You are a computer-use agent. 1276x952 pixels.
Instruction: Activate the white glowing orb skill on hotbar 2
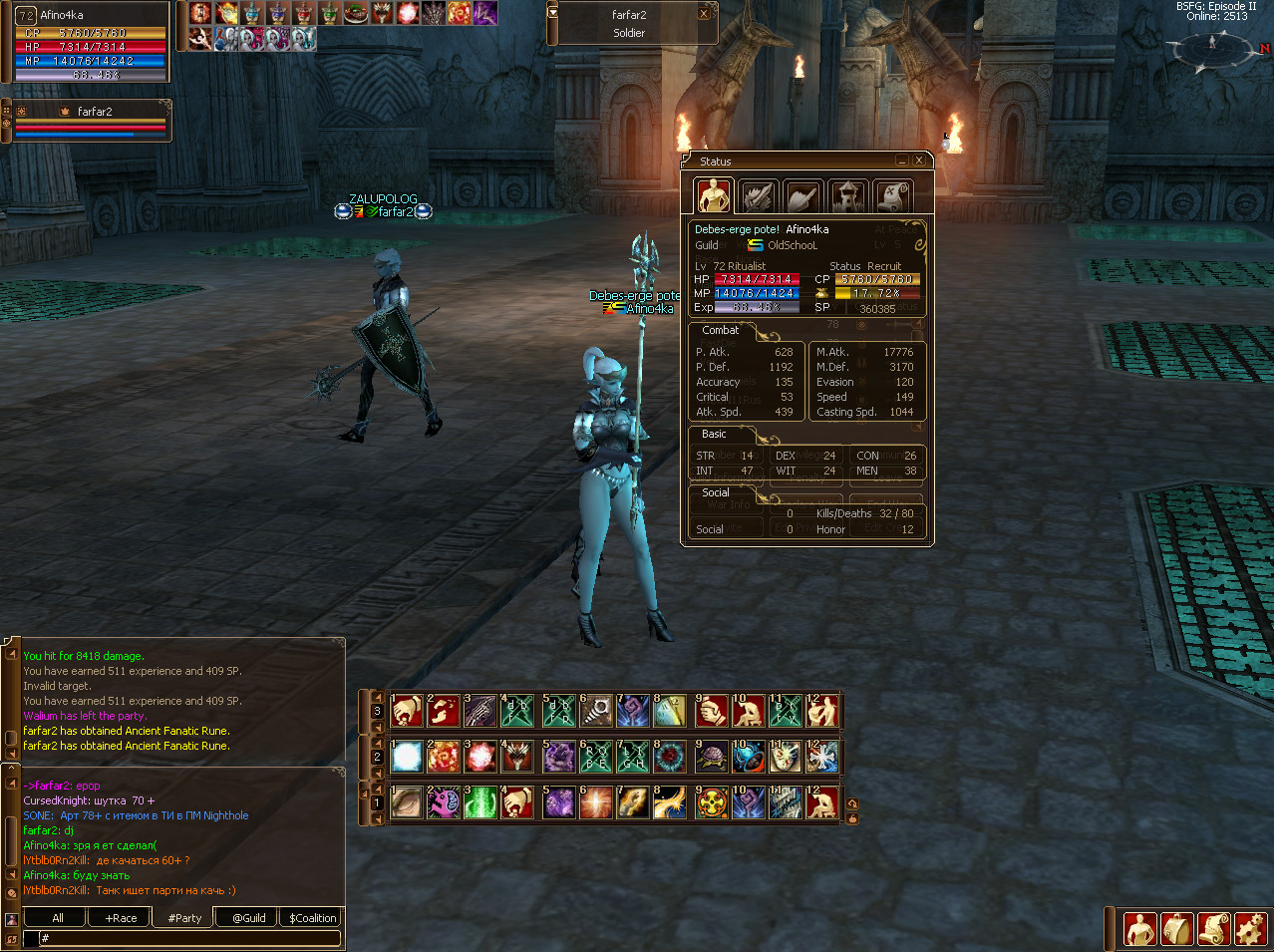pos(407,758)
